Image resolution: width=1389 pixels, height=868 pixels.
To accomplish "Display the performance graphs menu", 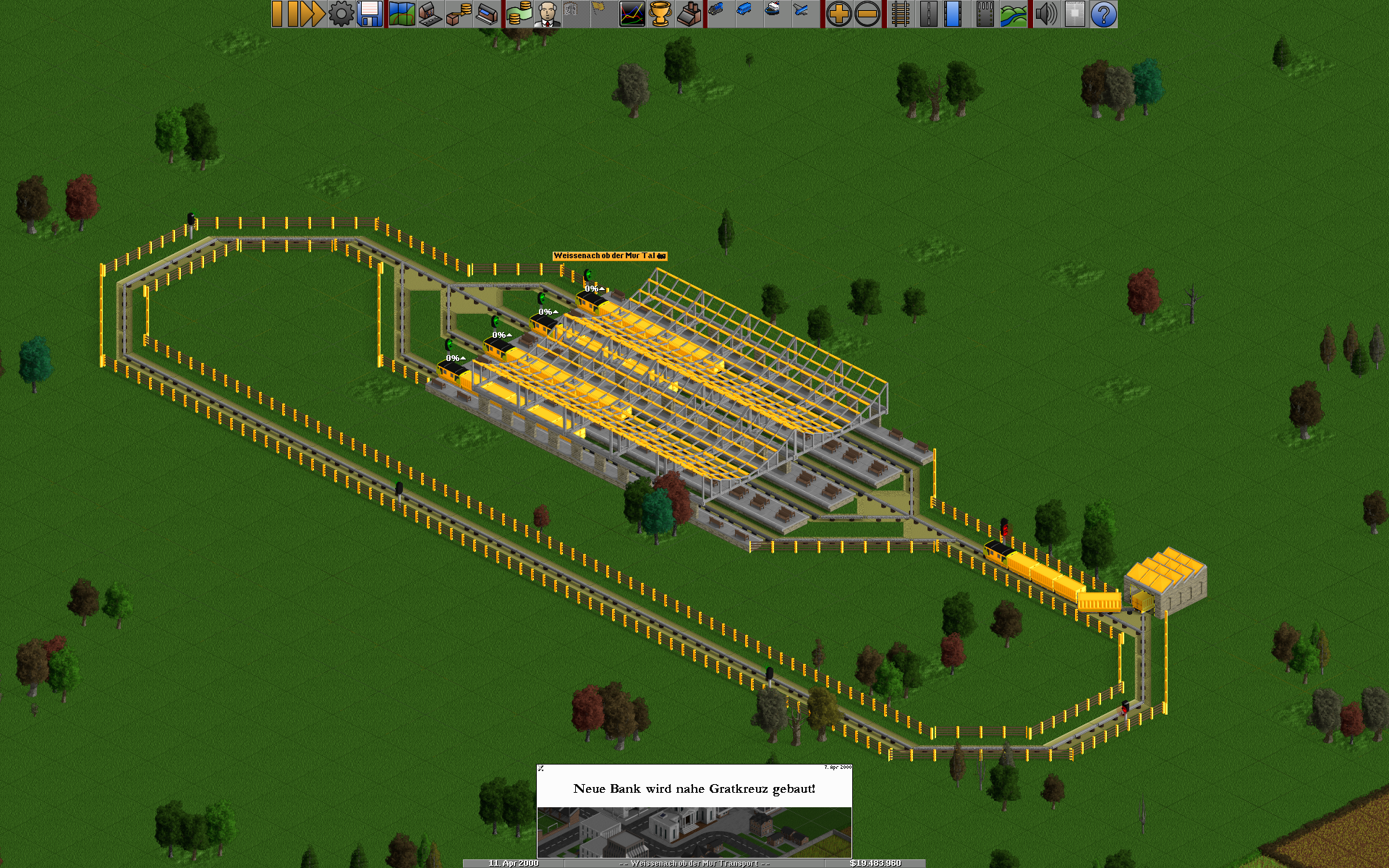I will (632, 14).
